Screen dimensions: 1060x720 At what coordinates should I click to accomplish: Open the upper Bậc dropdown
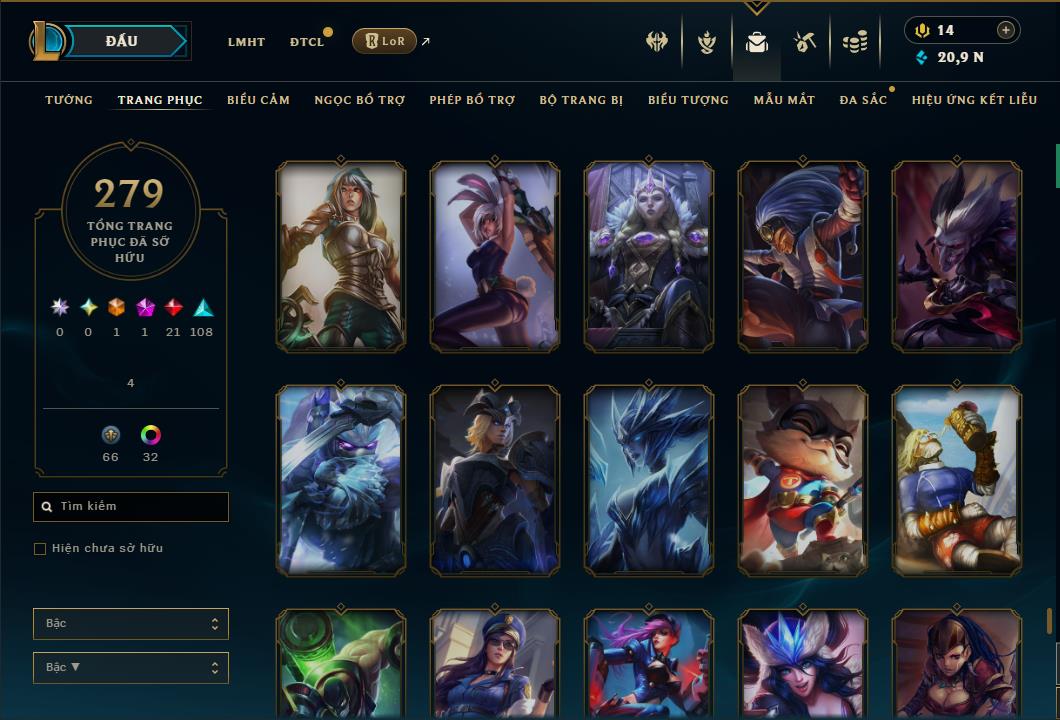[x=131, y=624]
